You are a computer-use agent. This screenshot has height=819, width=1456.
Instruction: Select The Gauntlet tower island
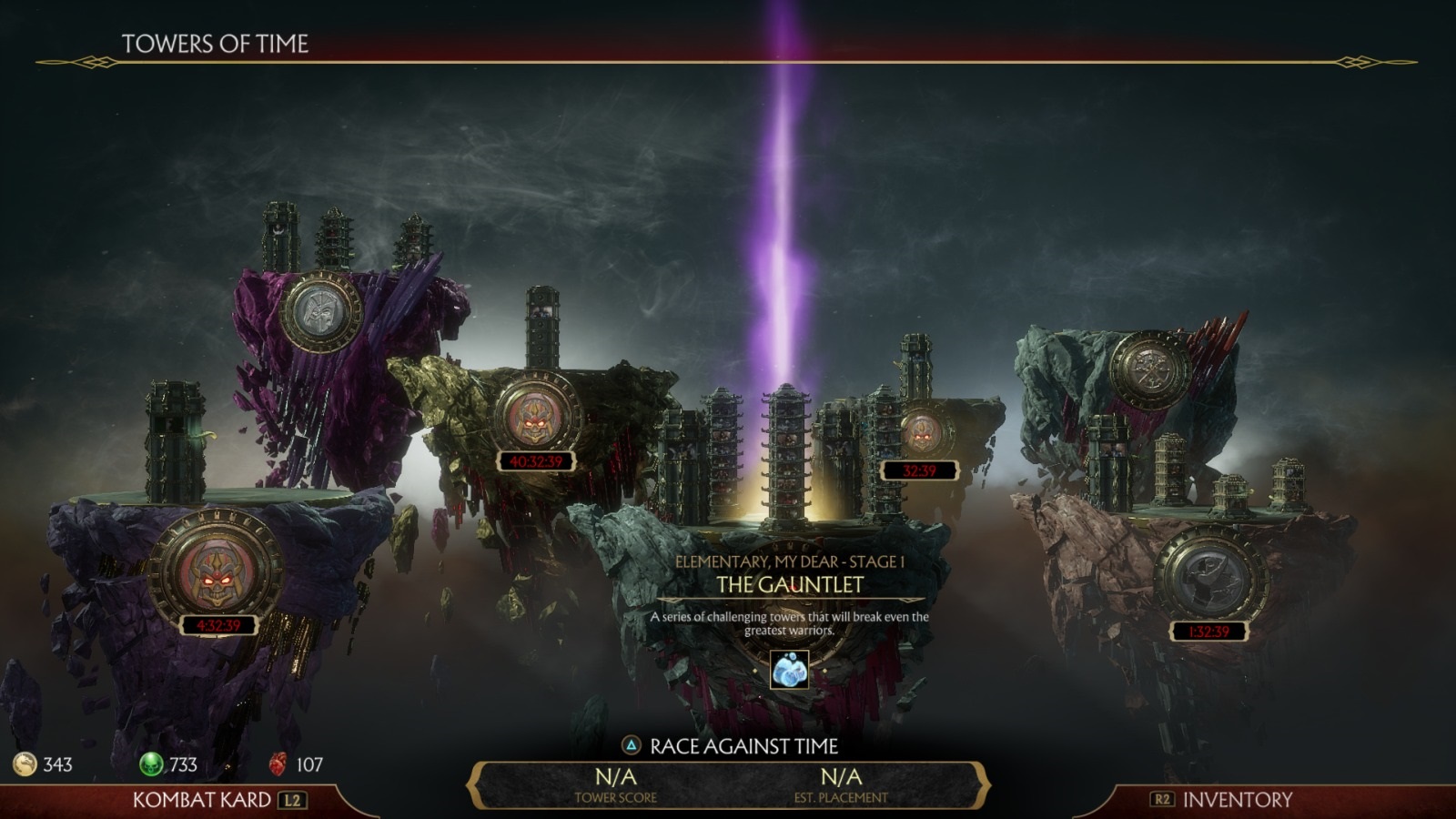click(789, 584)
